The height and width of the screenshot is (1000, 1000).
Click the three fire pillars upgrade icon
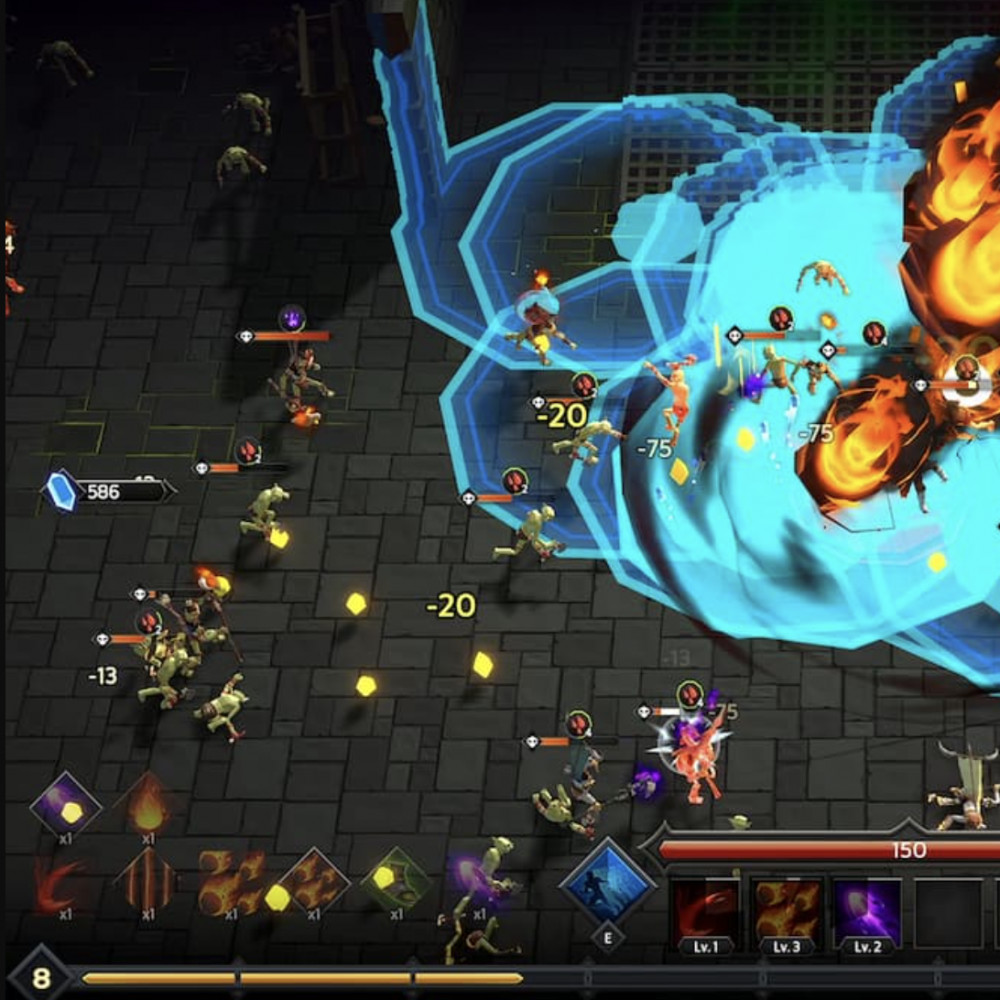[x=146, y=882]
